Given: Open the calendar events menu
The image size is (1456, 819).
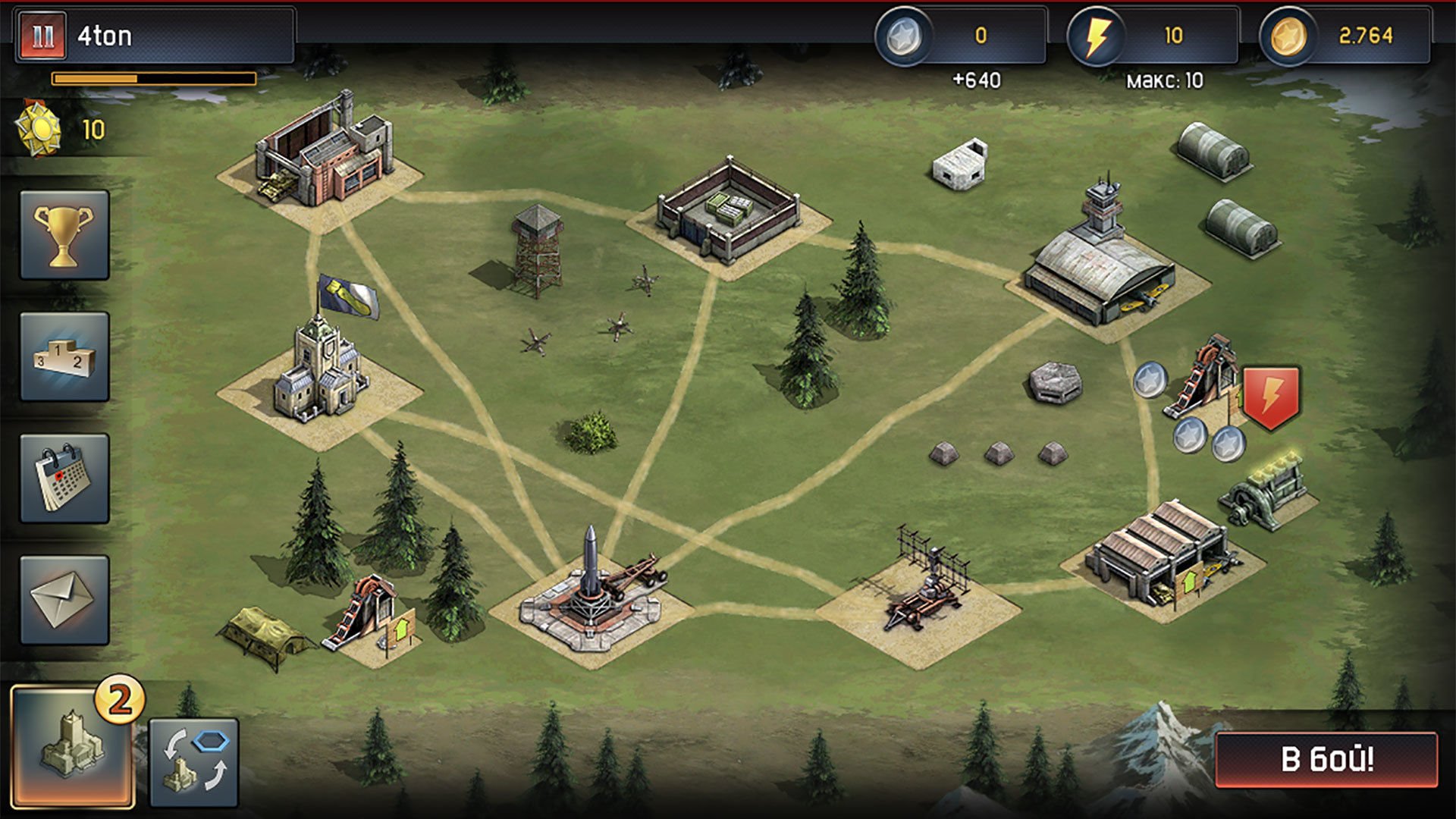Looking at the screenshot, I should point(64,479).
